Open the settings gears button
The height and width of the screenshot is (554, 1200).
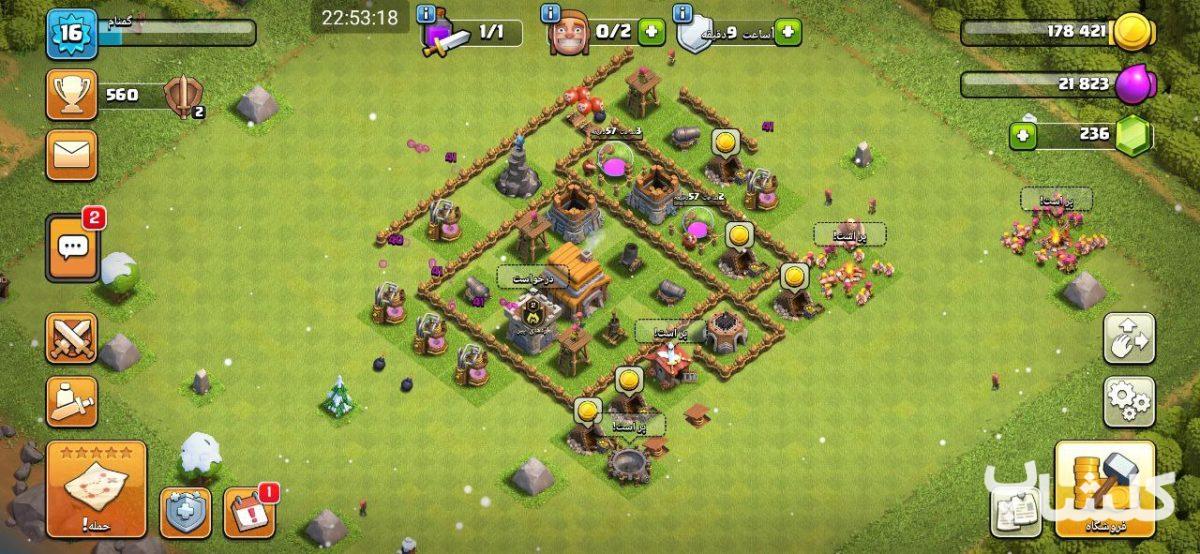1129,401
